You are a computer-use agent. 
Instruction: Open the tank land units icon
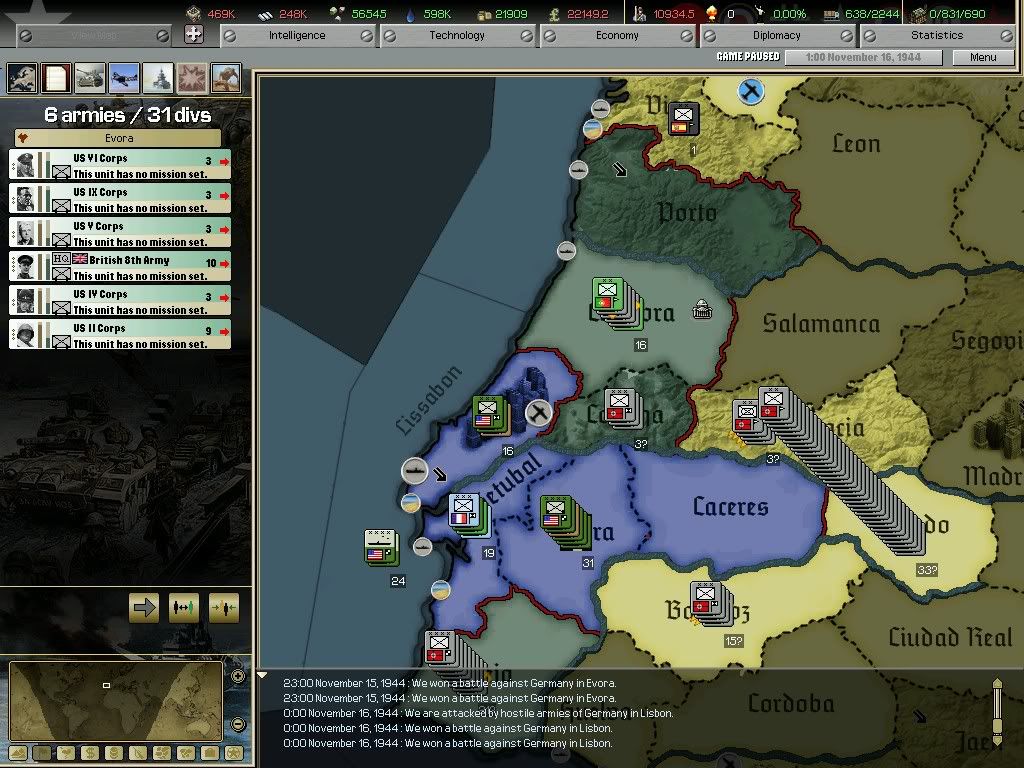pyautogui.click(x=90, y=77)
